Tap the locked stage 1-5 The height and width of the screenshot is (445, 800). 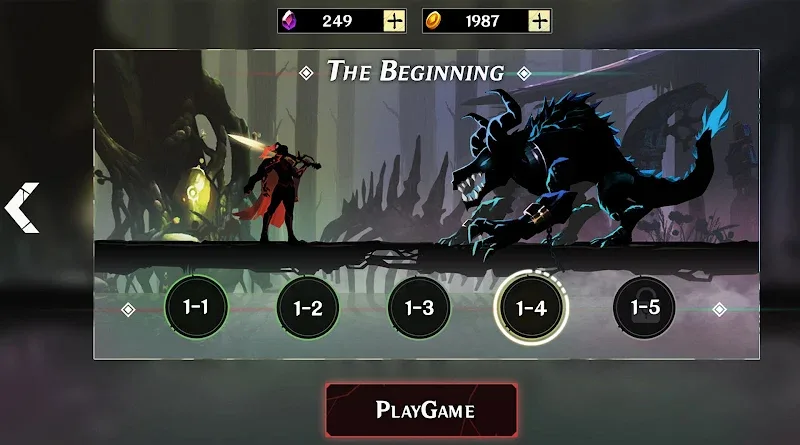643,307
